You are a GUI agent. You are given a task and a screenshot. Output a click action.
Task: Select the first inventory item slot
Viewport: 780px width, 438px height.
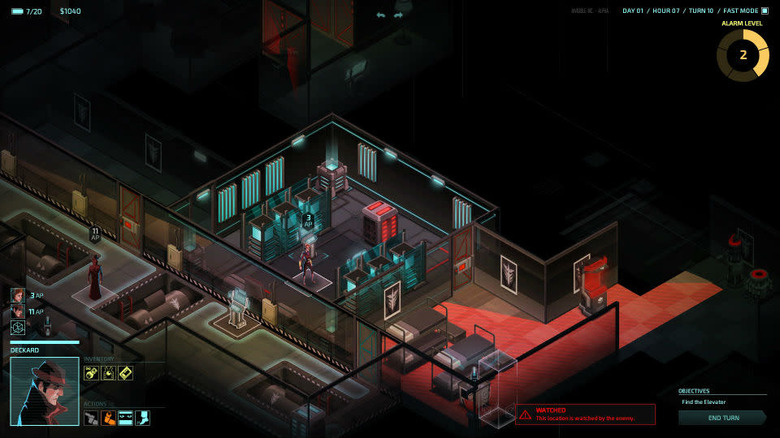pyautogui.click(x=91, y=373)
